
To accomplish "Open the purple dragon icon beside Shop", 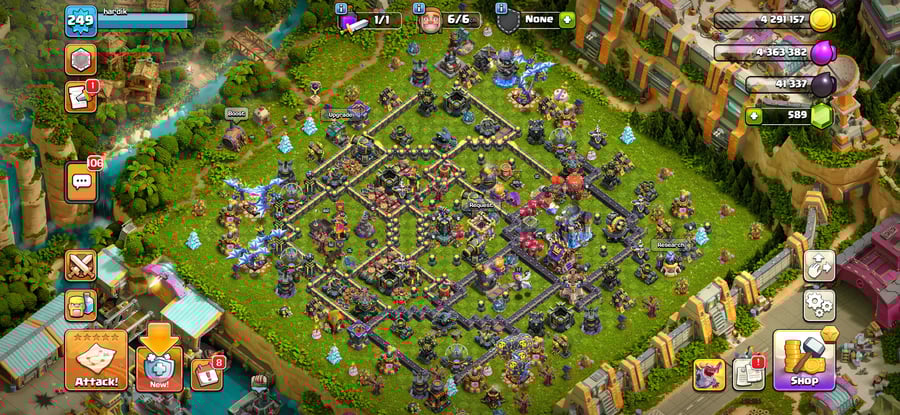I will [709, 374].
